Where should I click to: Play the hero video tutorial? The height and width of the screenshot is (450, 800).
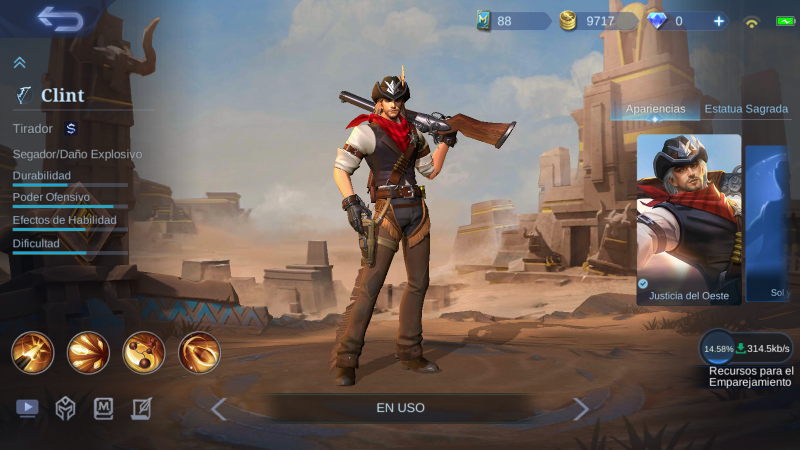pos(27,408)
